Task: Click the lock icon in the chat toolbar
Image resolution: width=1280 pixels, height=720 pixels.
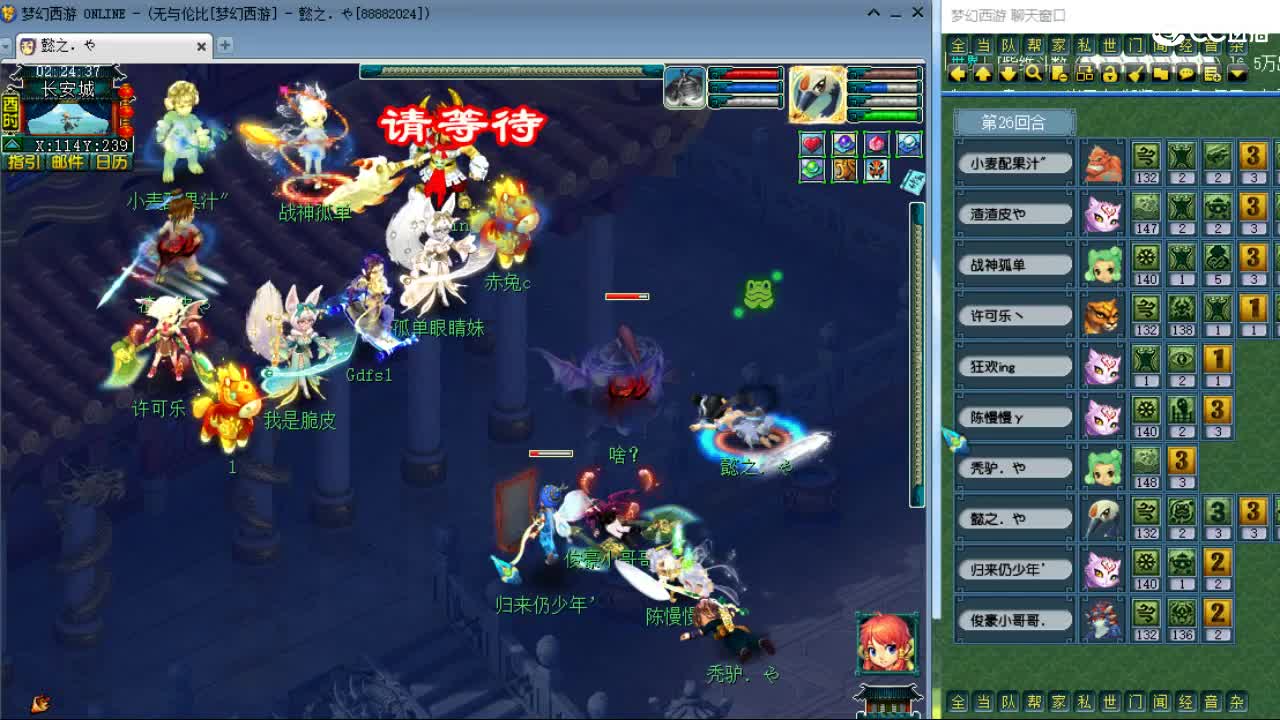Action: (x=1111, y=75)
